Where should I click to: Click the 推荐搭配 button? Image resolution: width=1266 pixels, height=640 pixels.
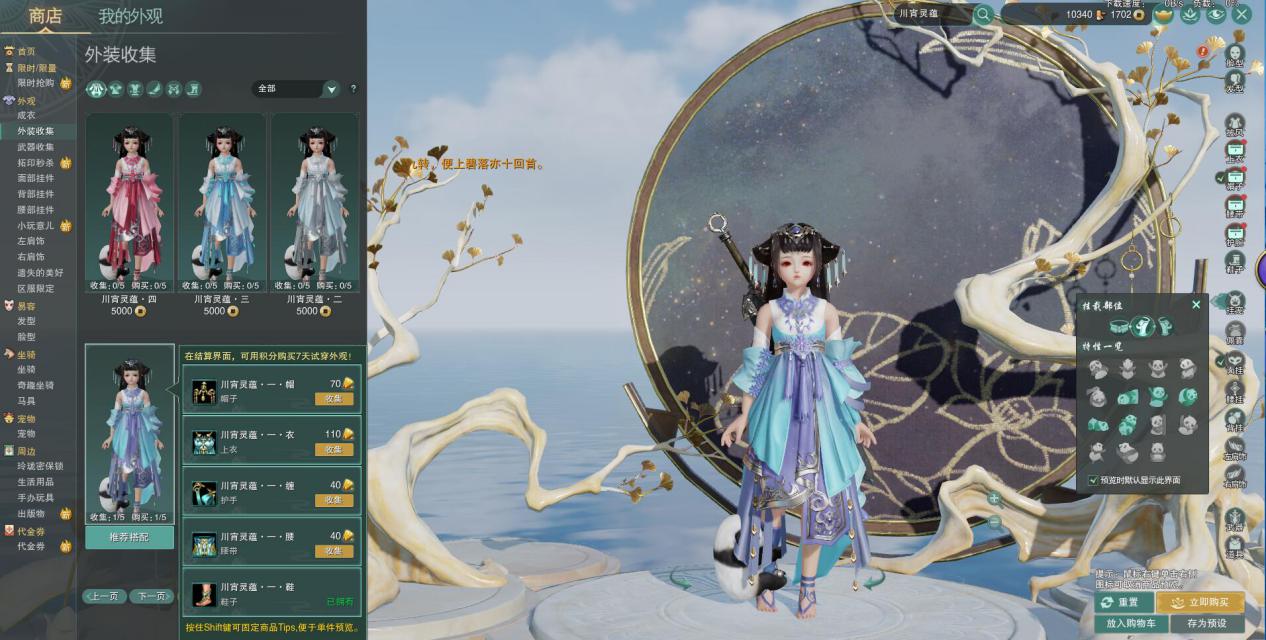(x=129, y=538)
